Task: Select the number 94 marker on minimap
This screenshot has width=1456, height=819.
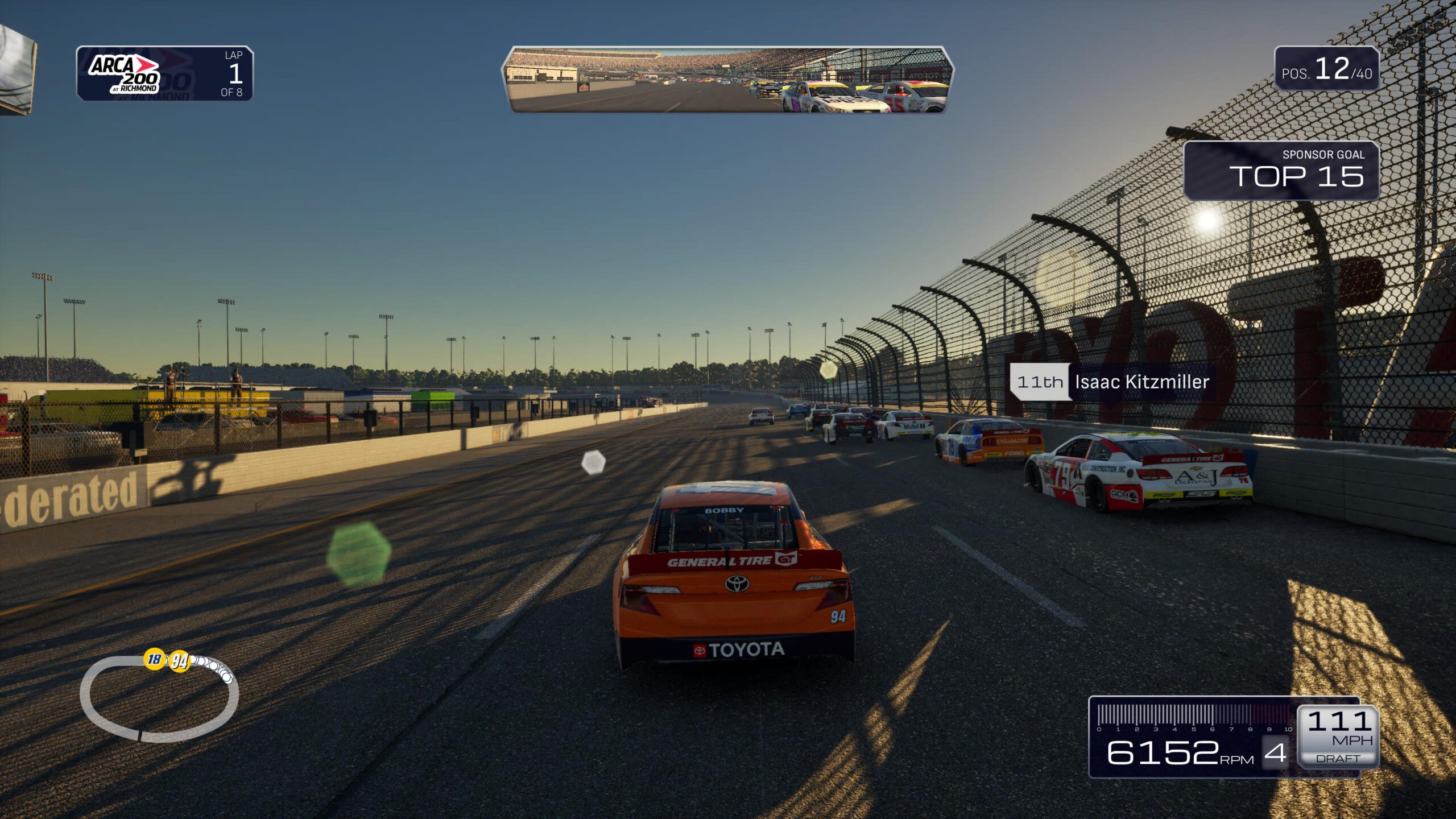Action: pos(180,661)
